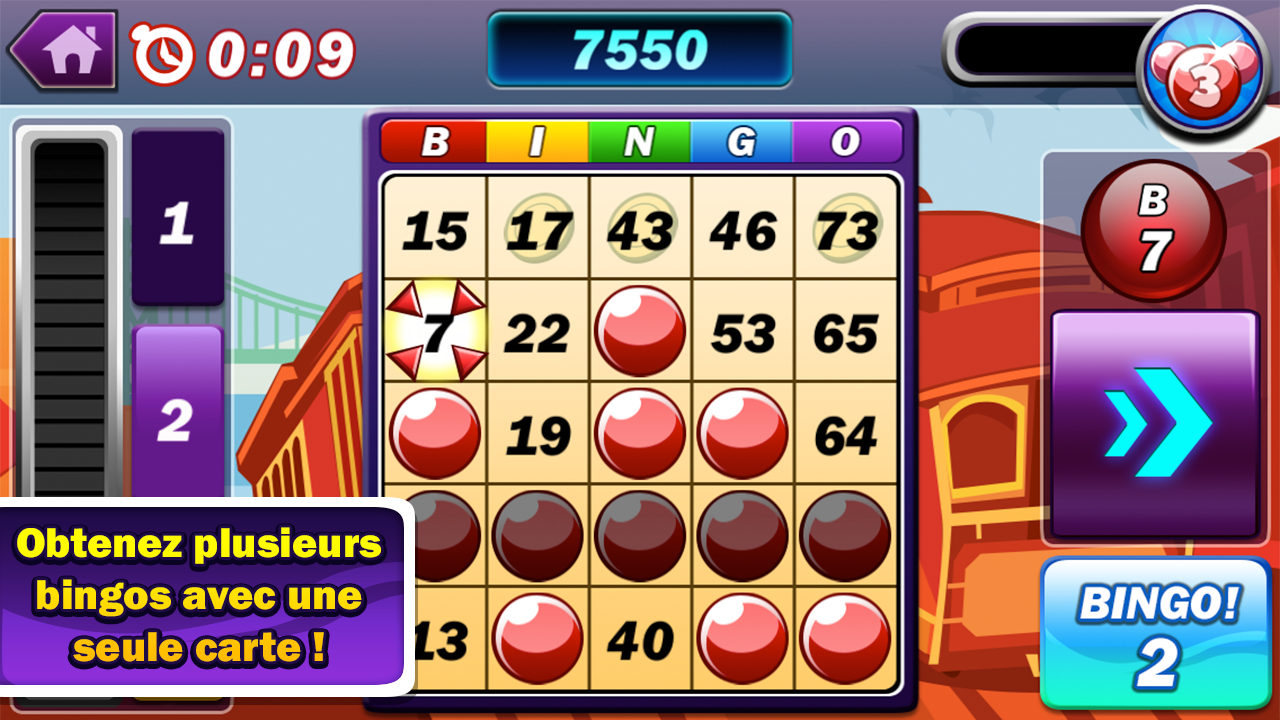Click the O column header
Image resolution: width=1280 pixels, height=720 pixels.
(x=845, y=141)
